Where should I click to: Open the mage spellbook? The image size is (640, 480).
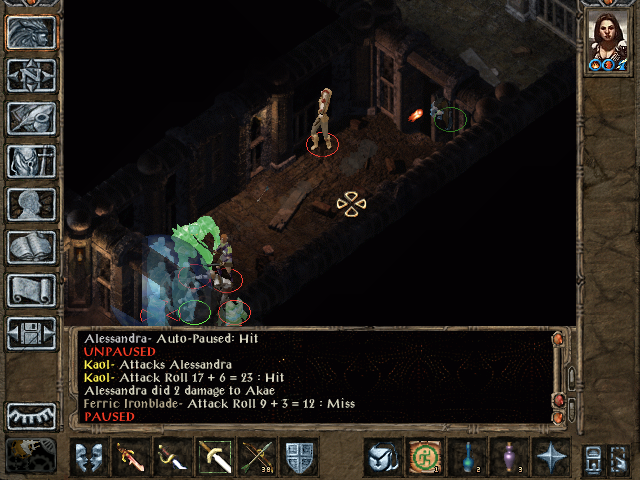31,247
